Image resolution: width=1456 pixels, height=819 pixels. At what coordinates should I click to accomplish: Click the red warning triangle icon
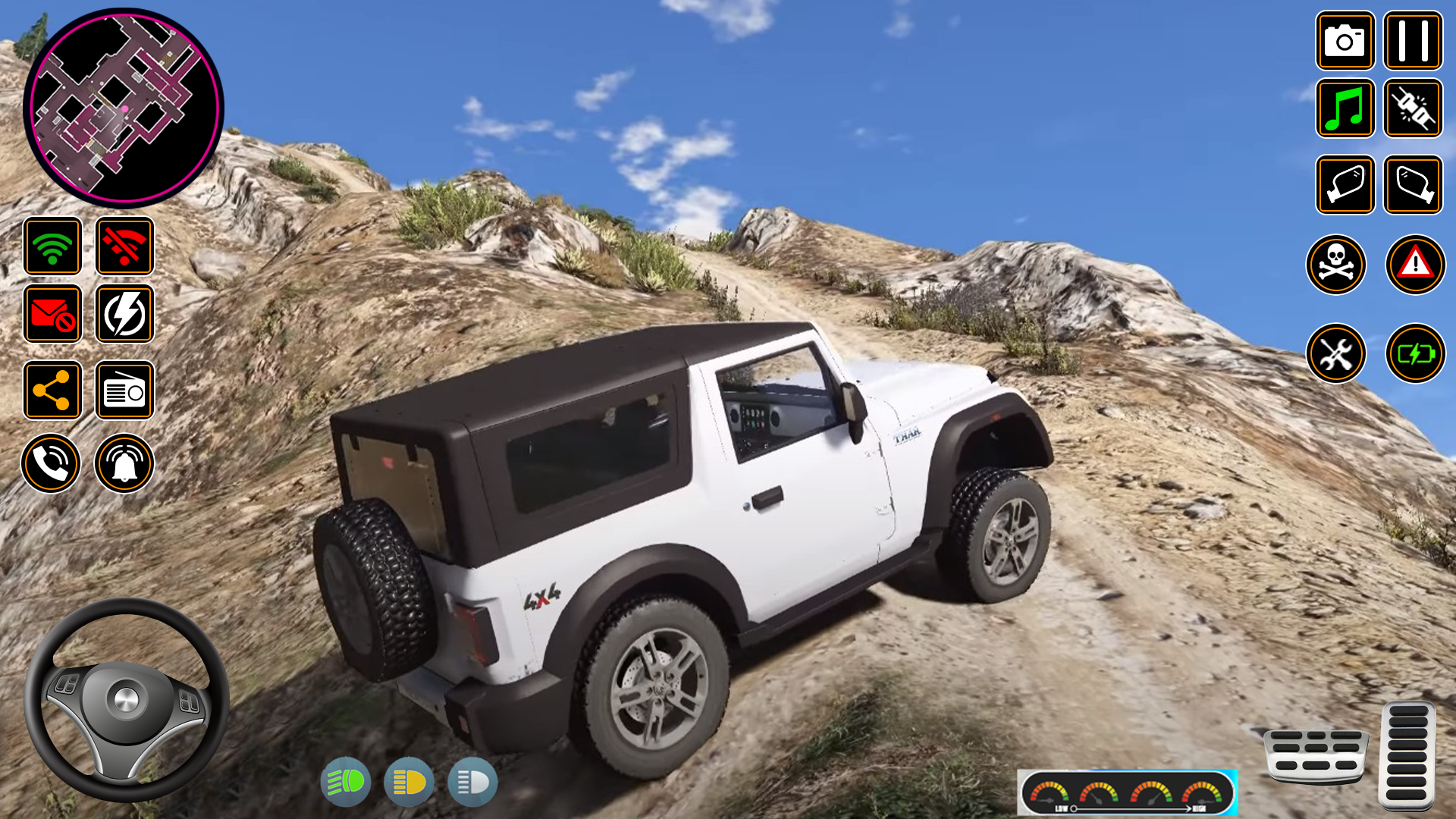pos(1414,264)
